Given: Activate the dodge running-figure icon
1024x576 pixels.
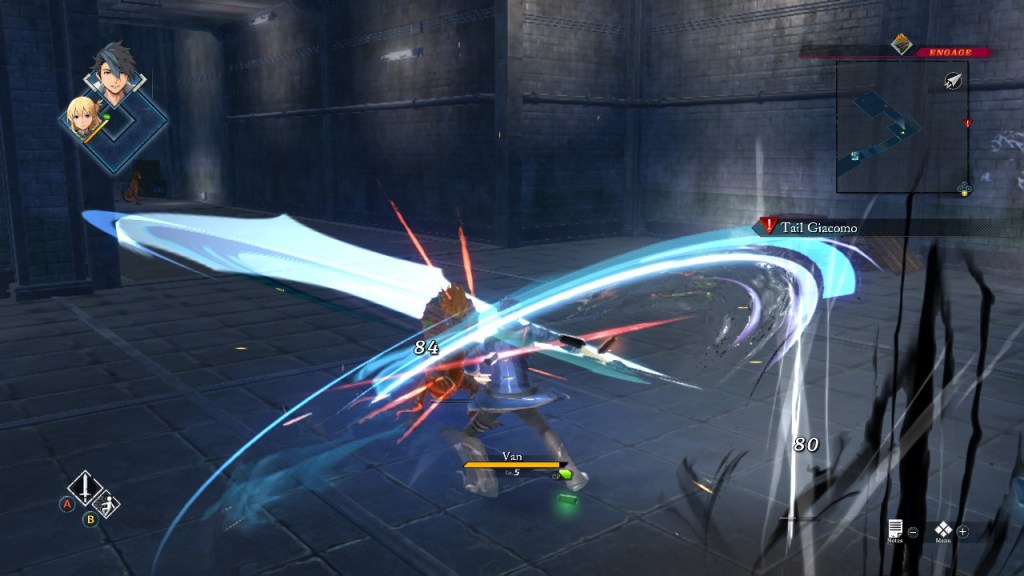Looking at the screenshot, I should pyautogui.click(x=109, y=506).
